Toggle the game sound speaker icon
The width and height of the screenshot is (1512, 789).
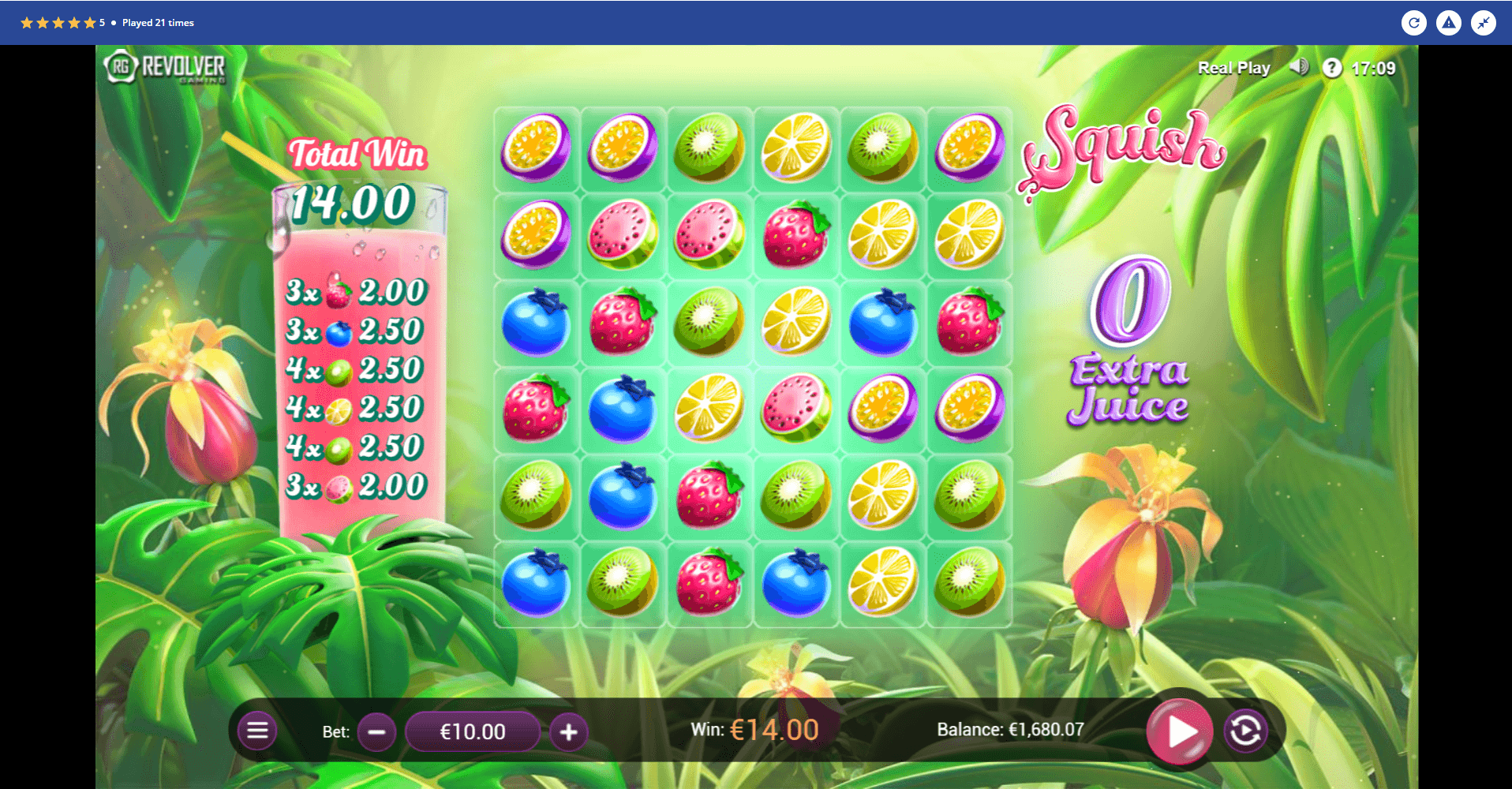[1298, 68]
